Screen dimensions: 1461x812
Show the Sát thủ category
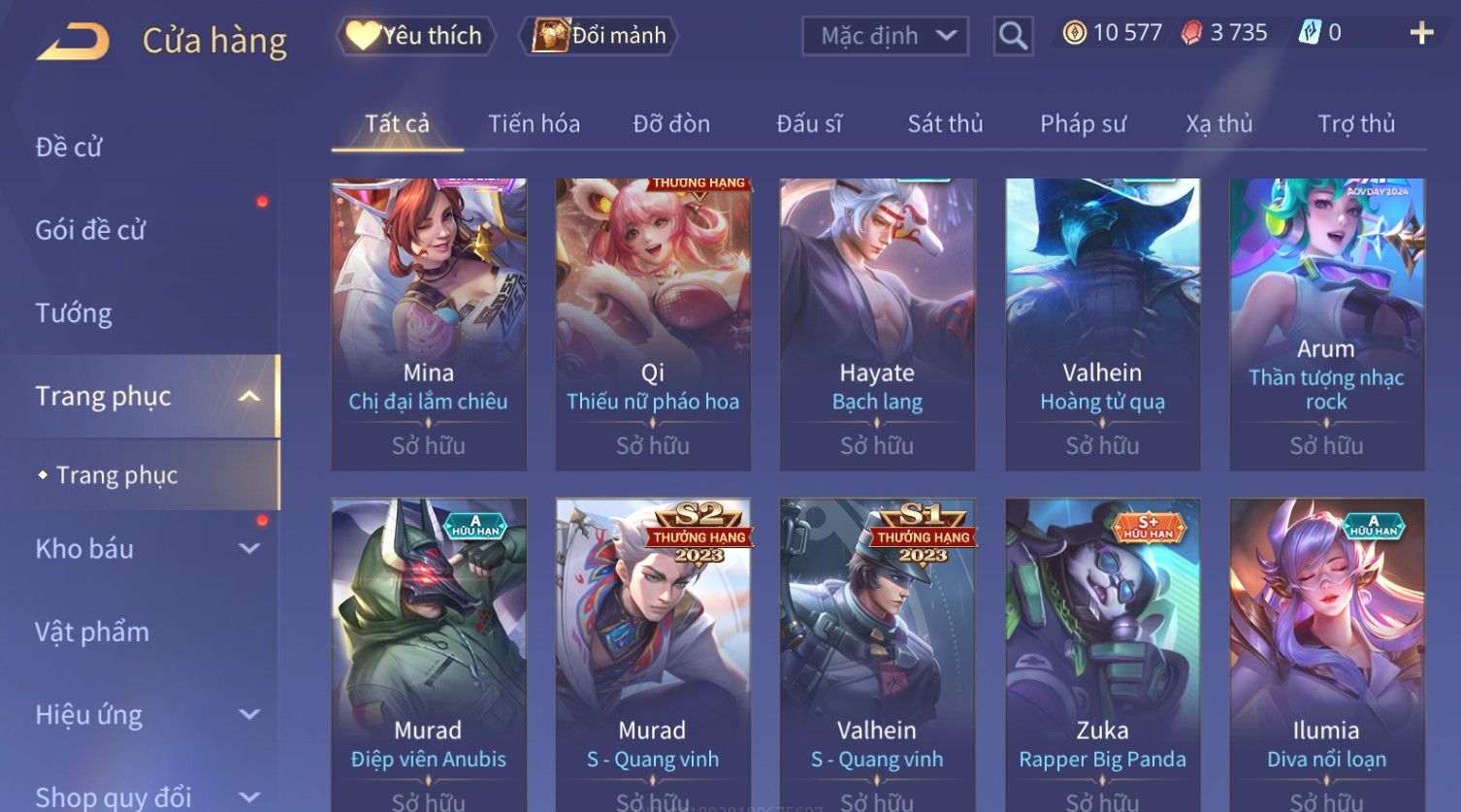coord(945,124)
